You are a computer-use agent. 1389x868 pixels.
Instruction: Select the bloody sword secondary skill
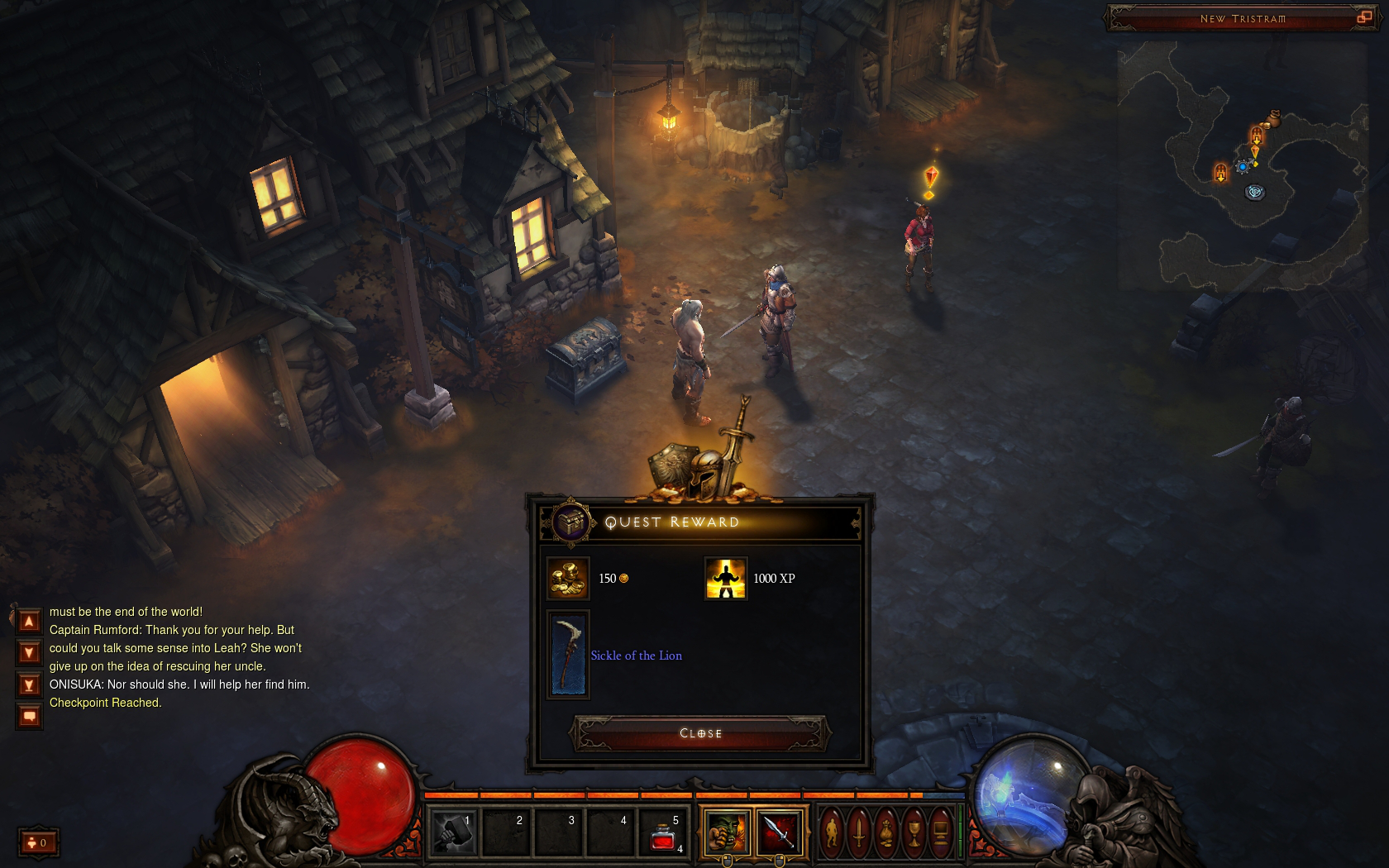(x=779, y=832)
